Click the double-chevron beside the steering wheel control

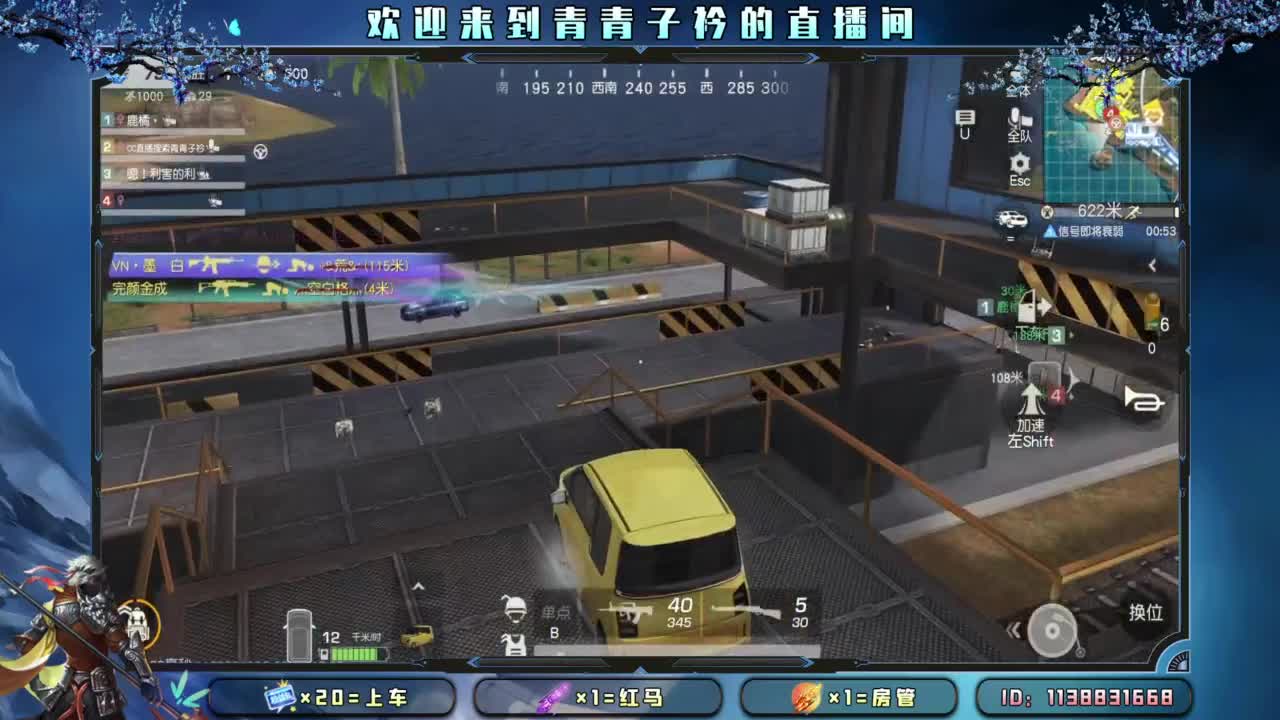point(1013,628)
